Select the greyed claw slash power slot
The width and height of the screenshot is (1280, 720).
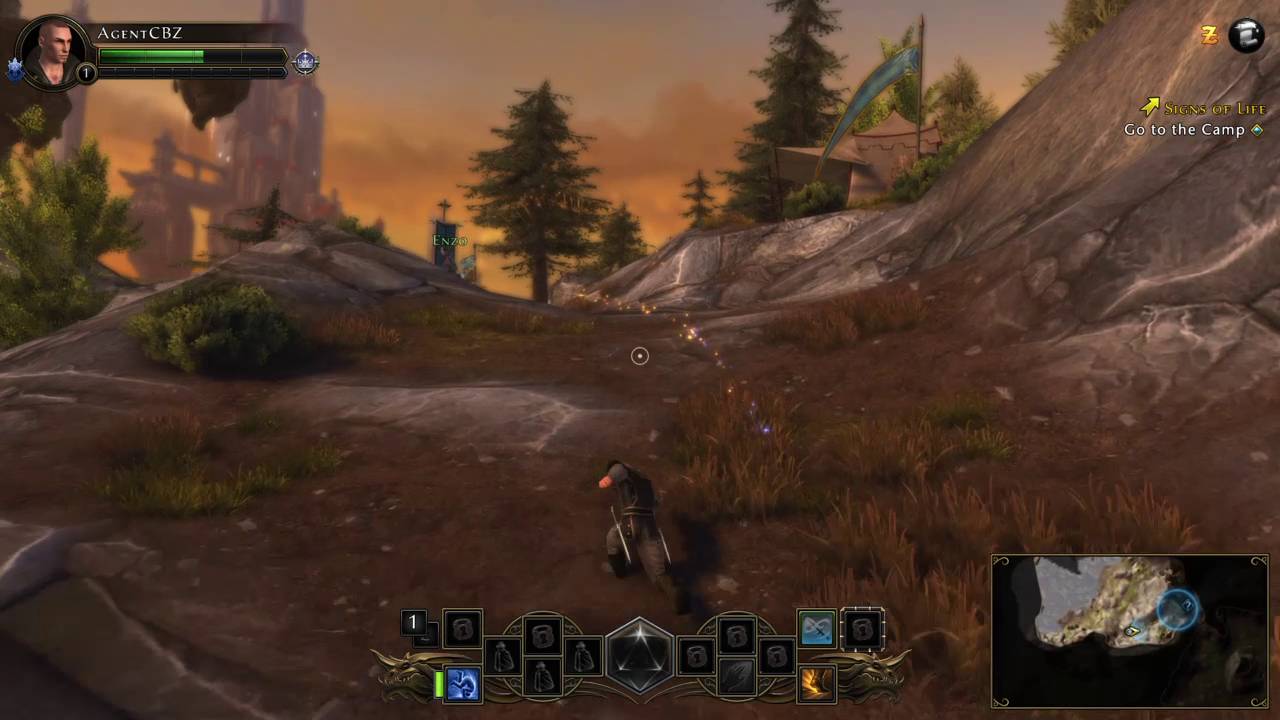click(737, 677)
